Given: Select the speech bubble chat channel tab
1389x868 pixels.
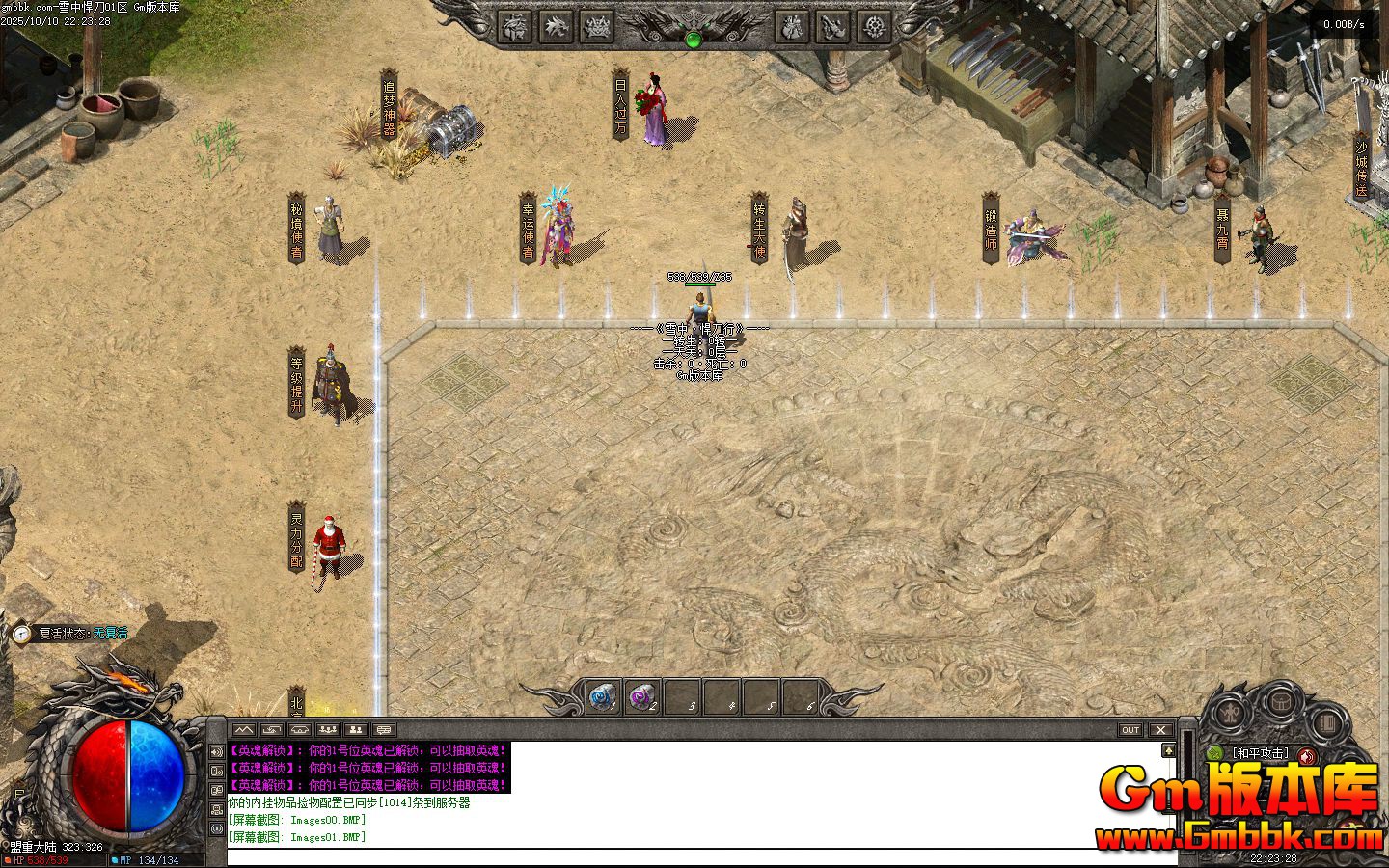Looking at the screenshot, I should pos(384,730).
